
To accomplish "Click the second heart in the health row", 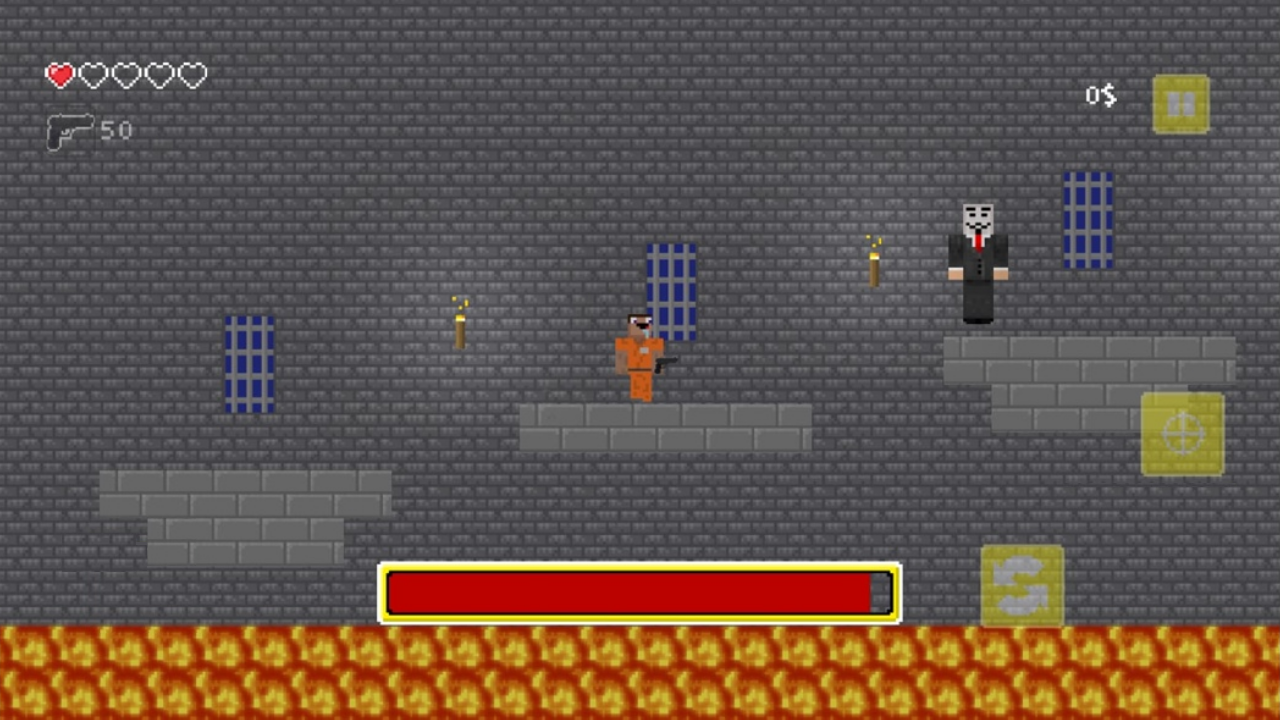I will pos(92,76).
